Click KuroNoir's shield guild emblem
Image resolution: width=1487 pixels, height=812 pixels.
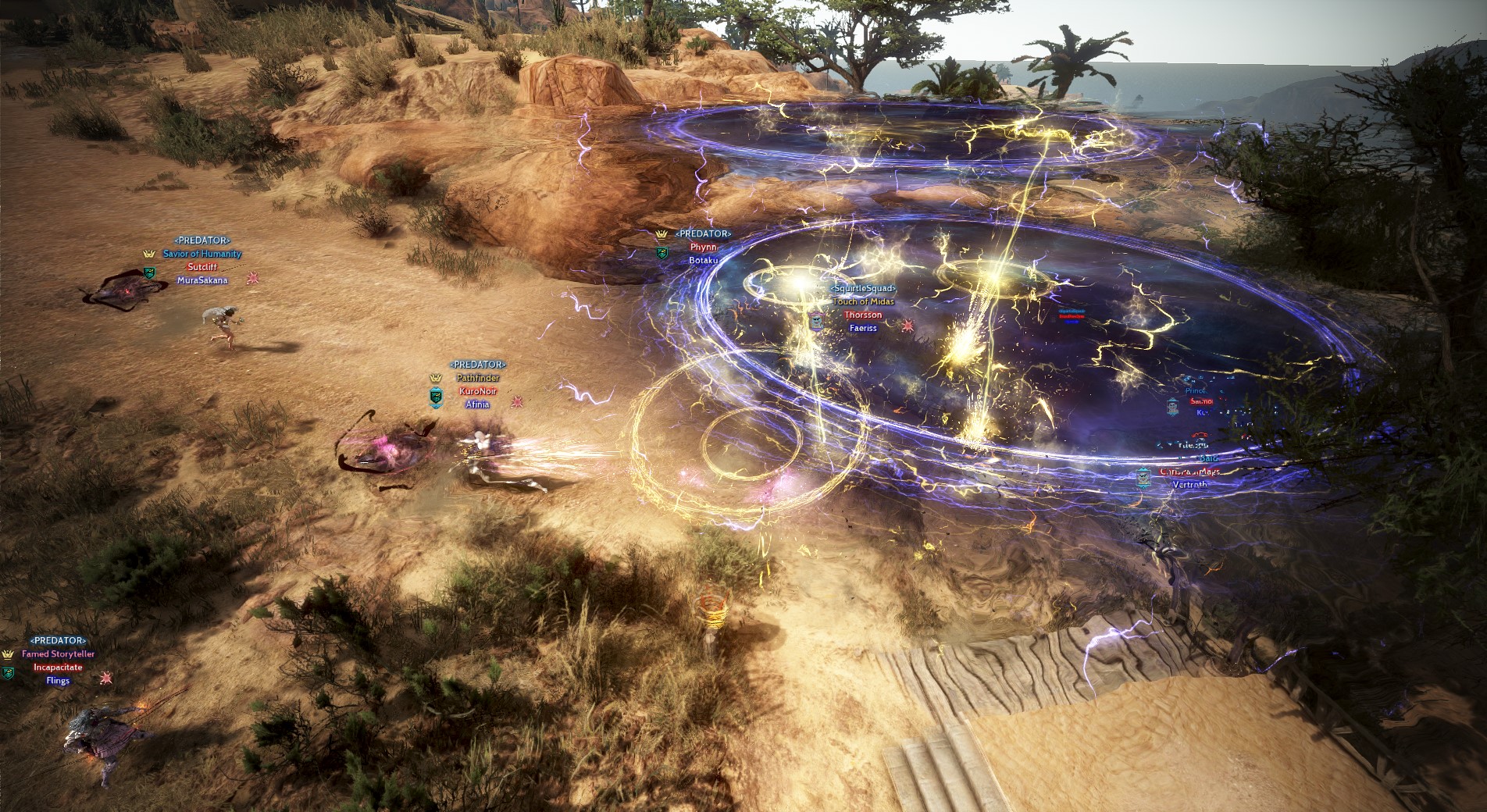tap(436, 398)
